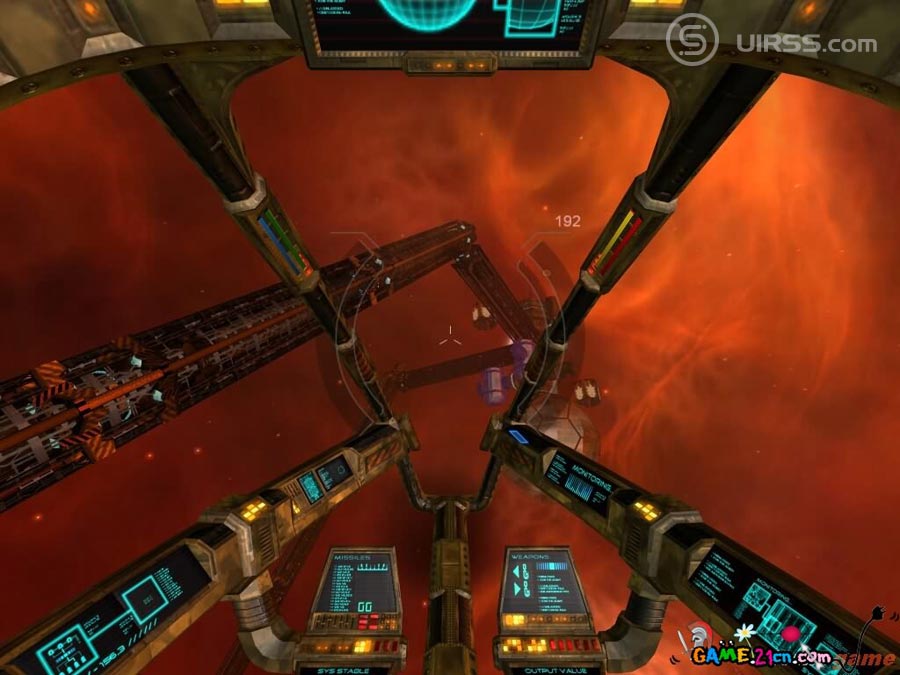Screen dimensions: 900x675
Task: Click the UIRSS.com watermark logo
Action: point(772,42)
